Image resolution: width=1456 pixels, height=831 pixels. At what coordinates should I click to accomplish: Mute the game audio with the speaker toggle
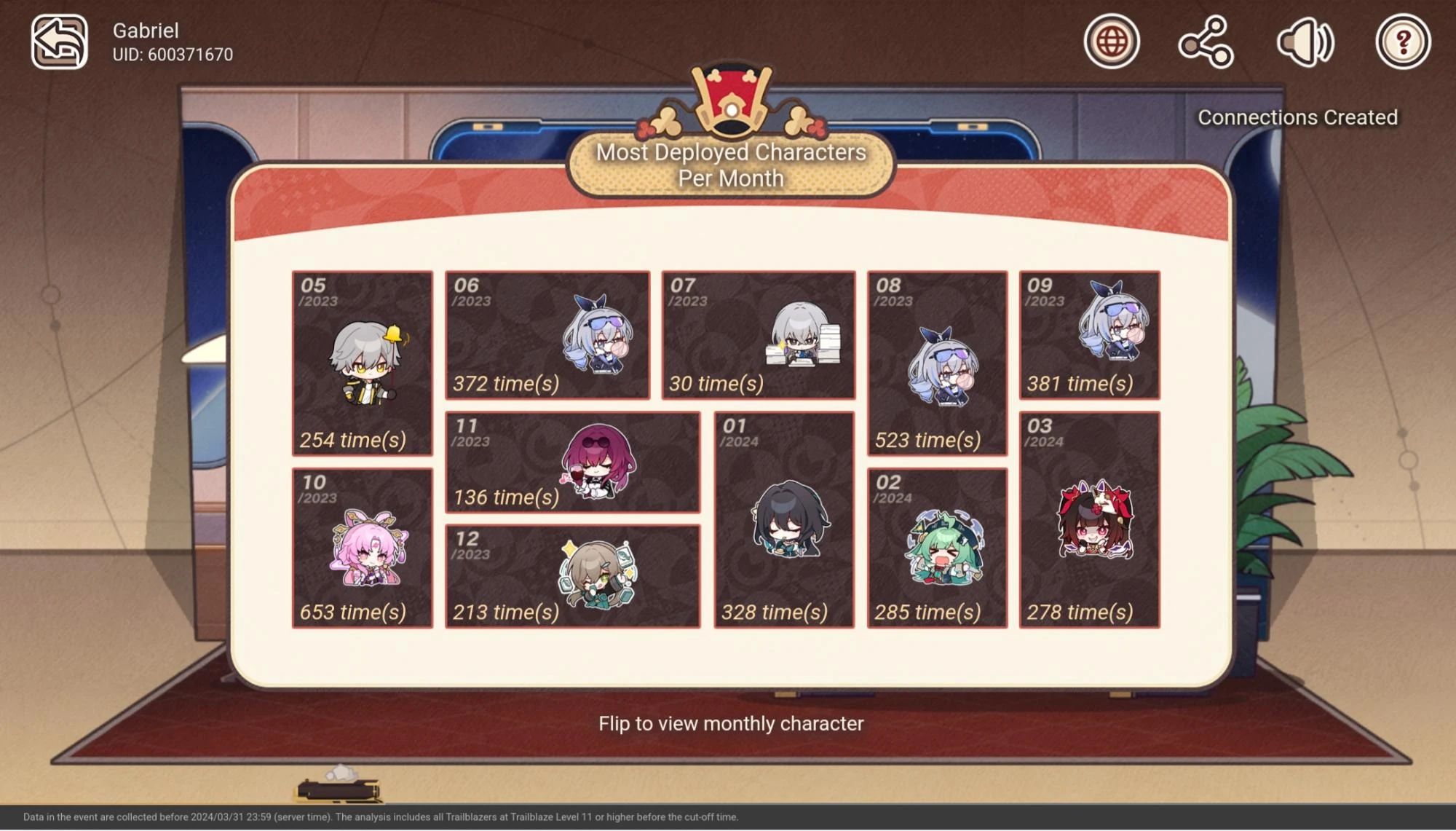(1305, 42)
